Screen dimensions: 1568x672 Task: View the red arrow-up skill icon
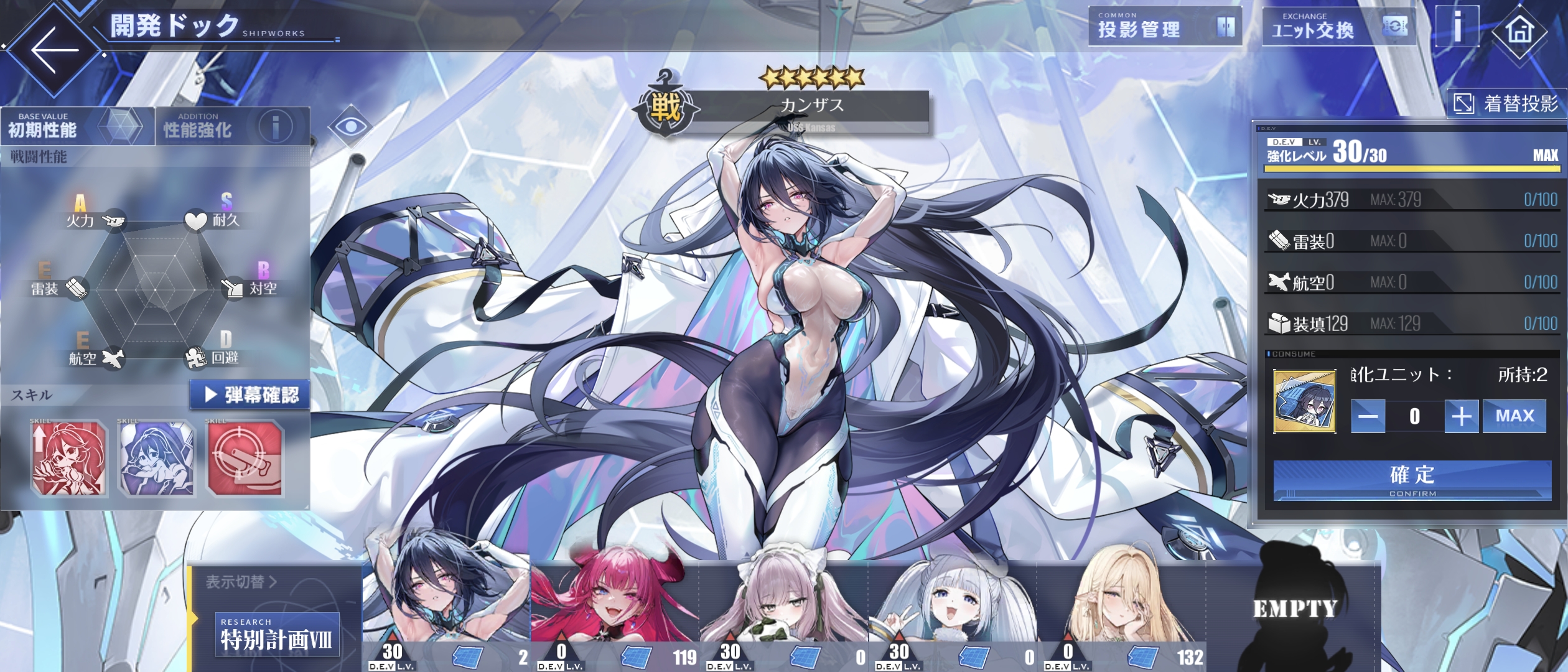pyautogui.click(x=69, y=459)
